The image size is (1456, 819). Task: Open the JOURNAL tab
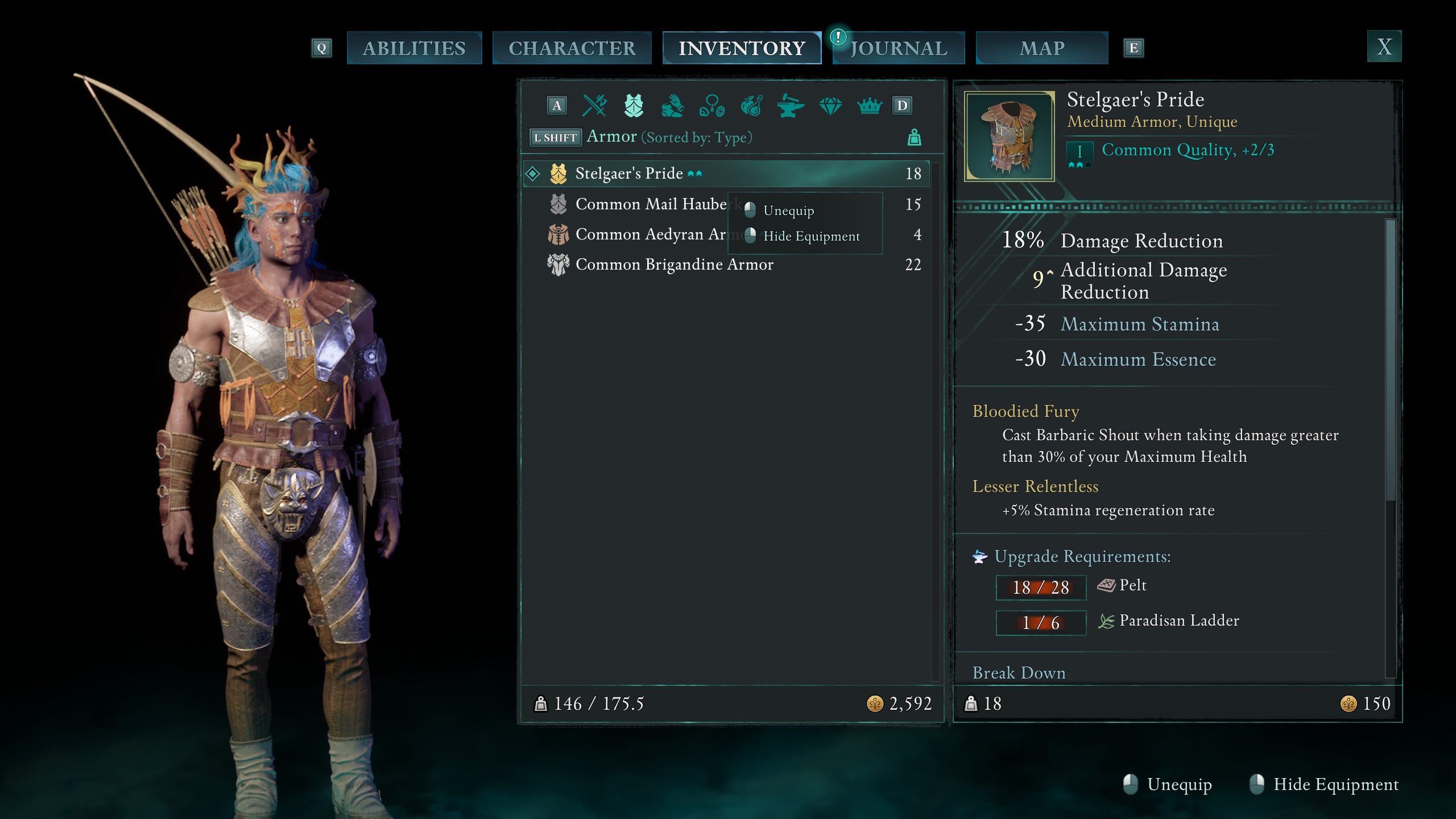(x=899, y=48)
